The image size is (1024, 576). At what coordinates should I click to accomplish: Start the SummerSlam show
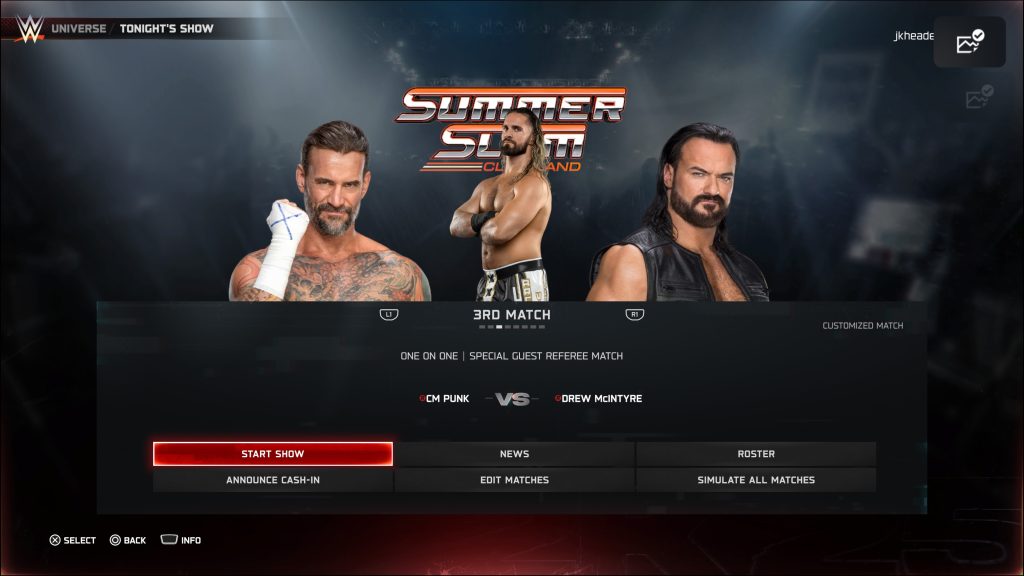click(272, 454)
